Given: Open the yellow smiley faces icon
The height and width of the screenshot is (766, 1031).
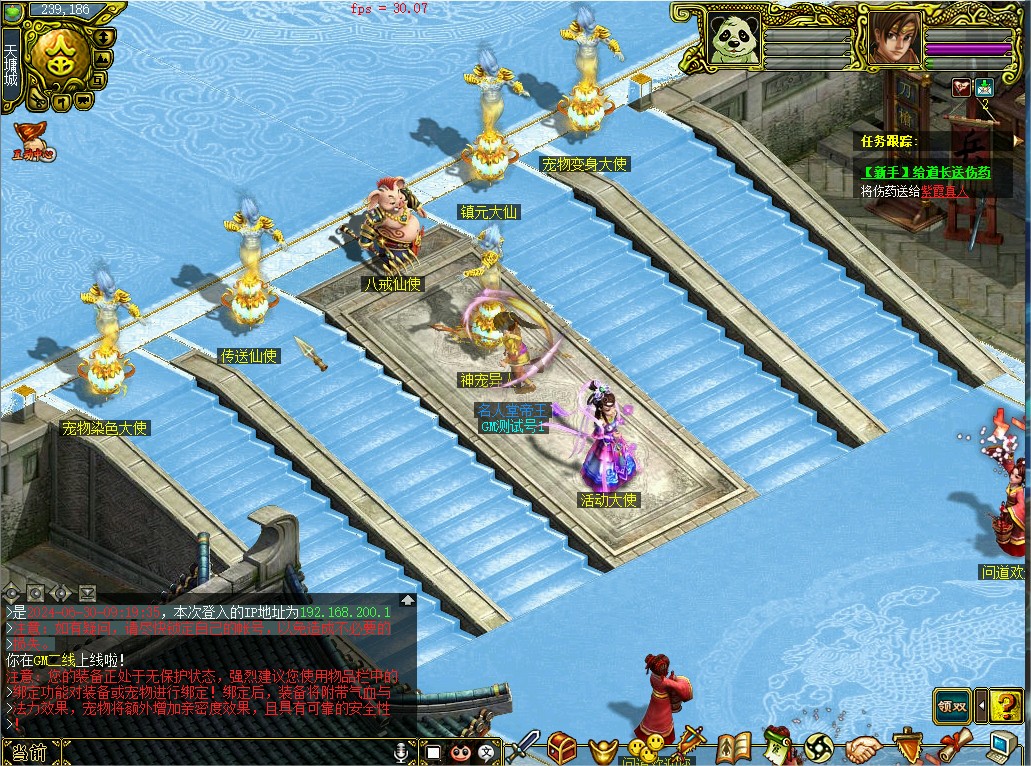Looking at the screenshot, I should [x=648, y=746].
